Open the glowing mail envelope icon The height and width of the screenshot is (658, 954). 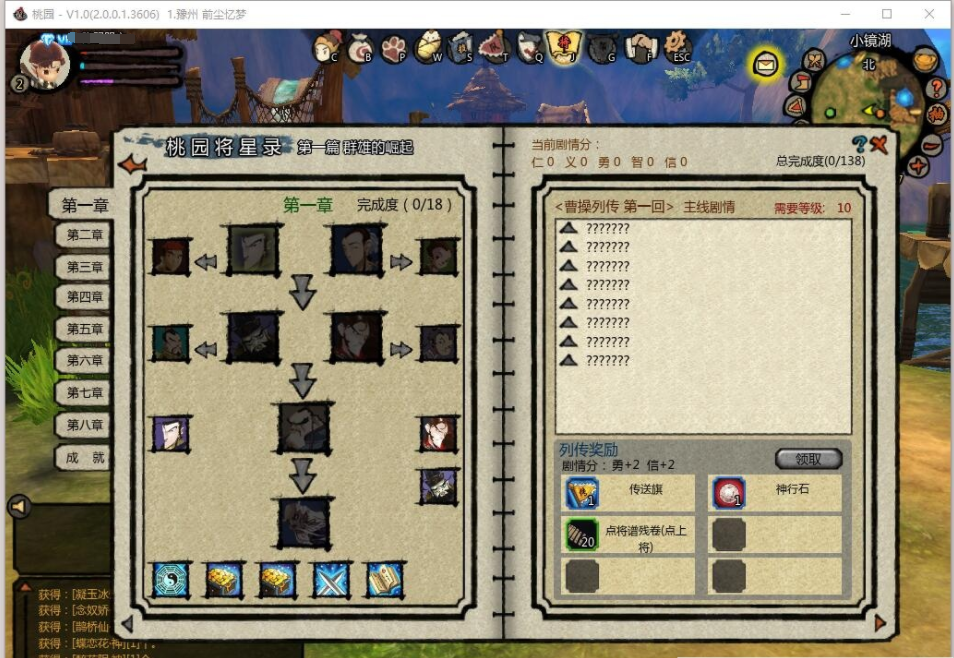coord(766,65)
